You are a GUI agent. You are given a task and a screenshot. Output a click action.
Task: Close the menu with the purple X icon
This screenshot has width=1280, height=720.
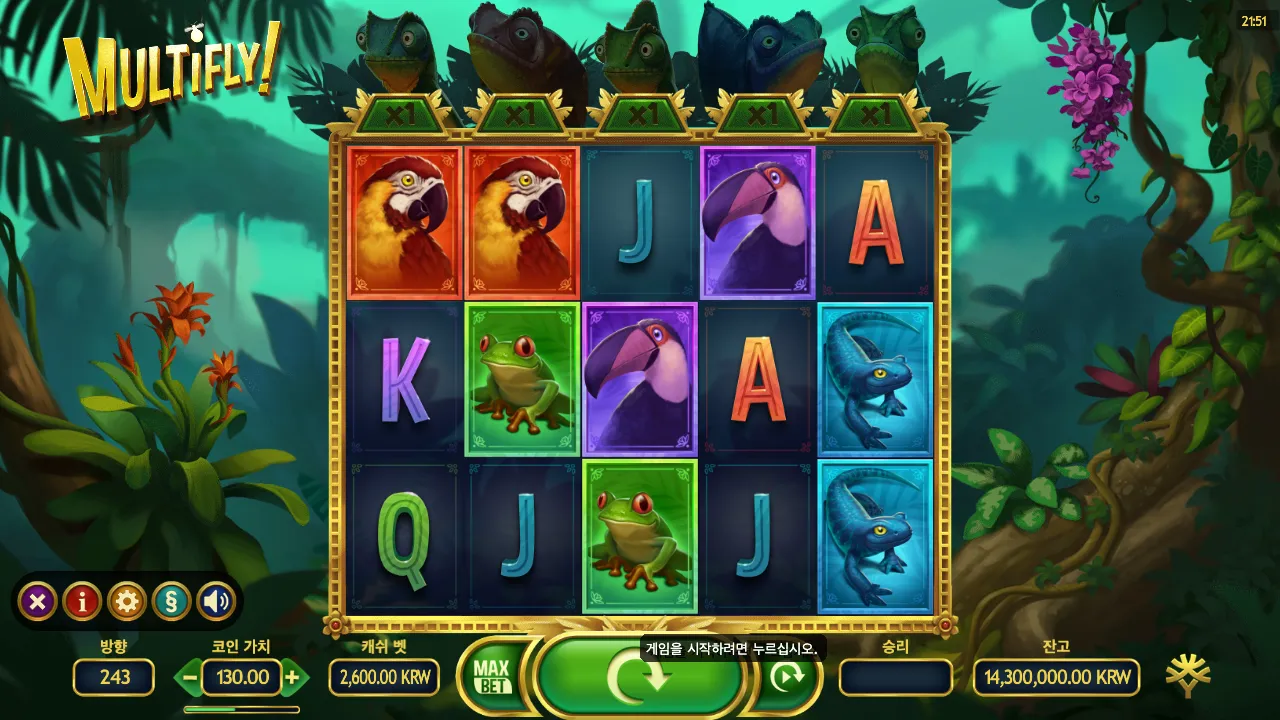37,601
